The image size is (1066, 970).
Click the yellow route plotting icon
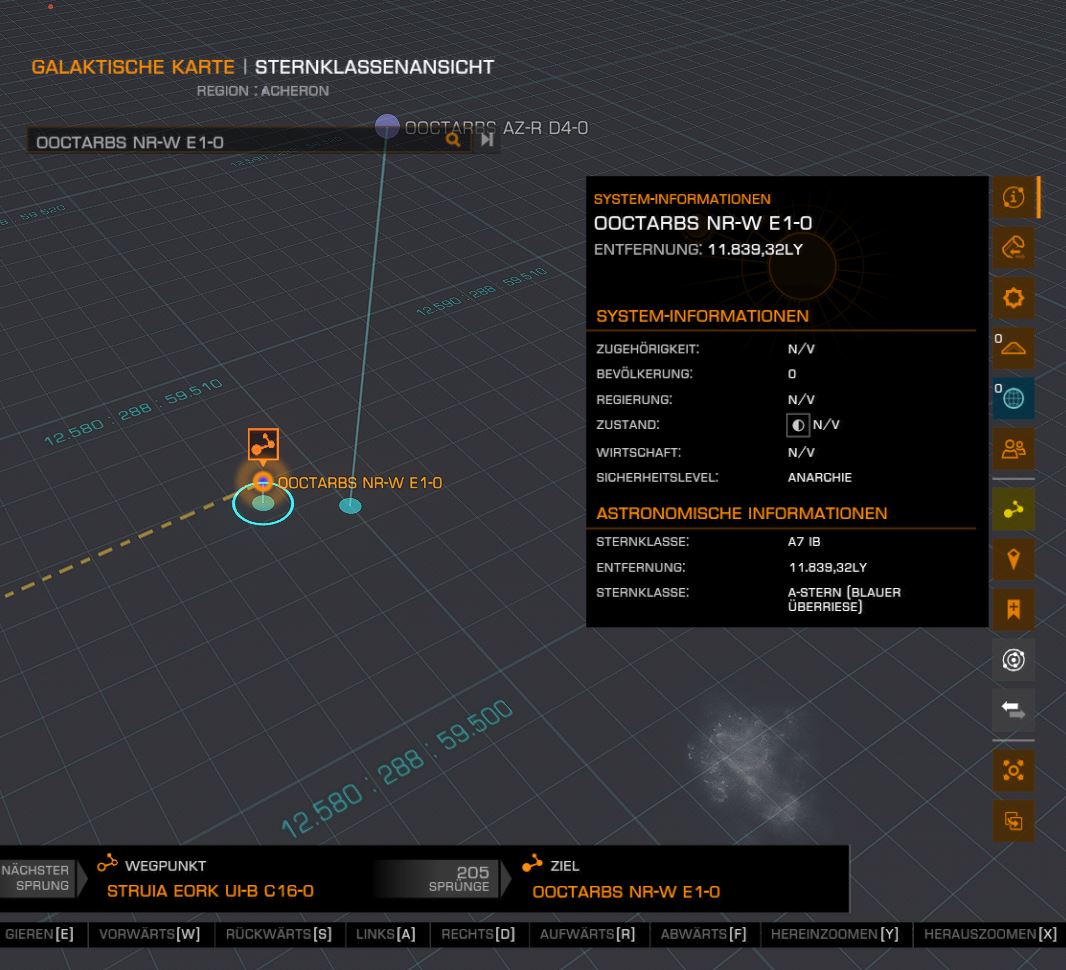click(x=1014, y=509)
